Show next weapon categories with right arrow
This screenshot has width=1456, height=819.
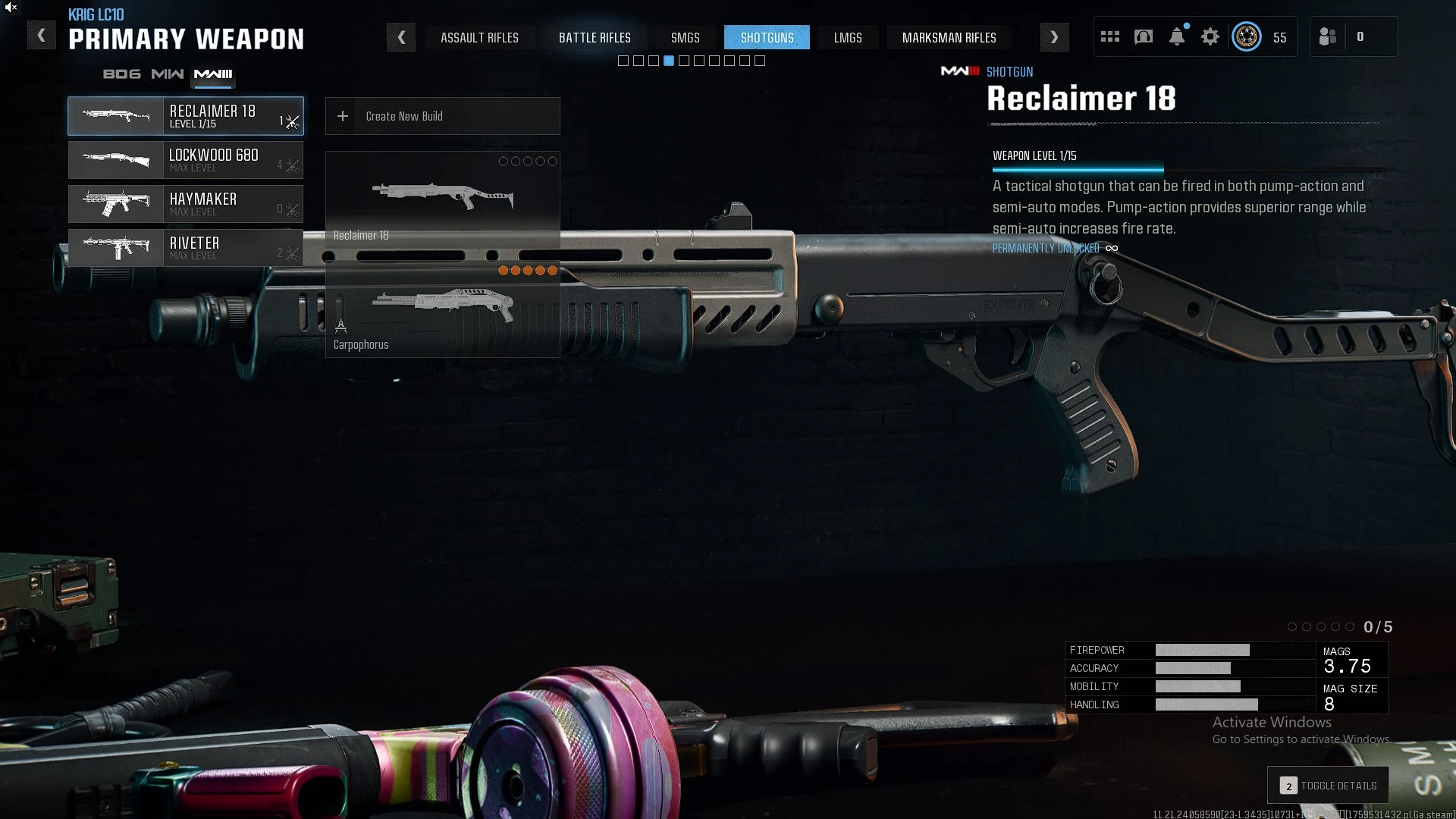1054,37
